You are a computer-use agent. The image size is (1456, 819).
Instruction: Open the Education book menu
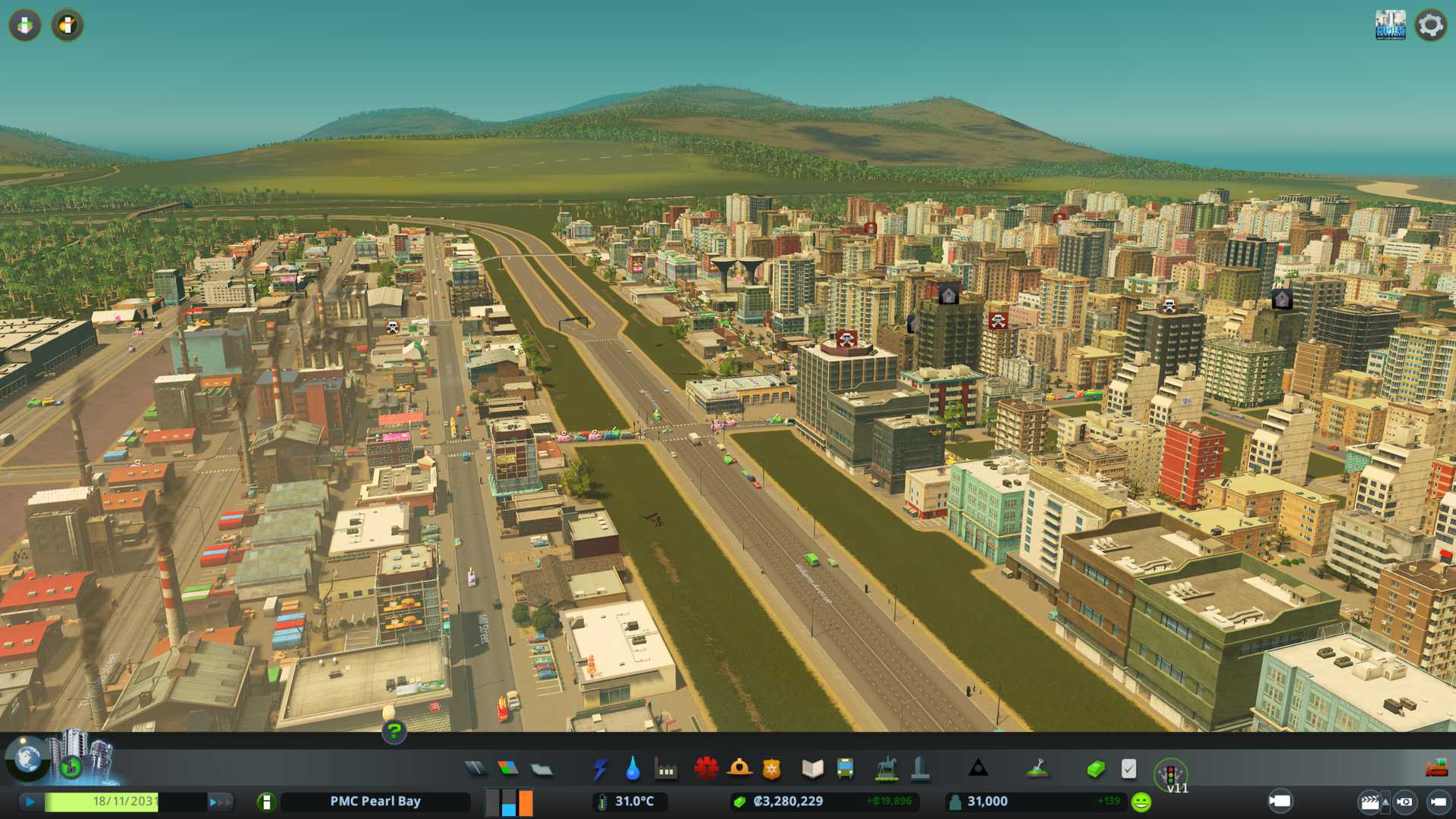pyautogui.click(x=812, y=769)
